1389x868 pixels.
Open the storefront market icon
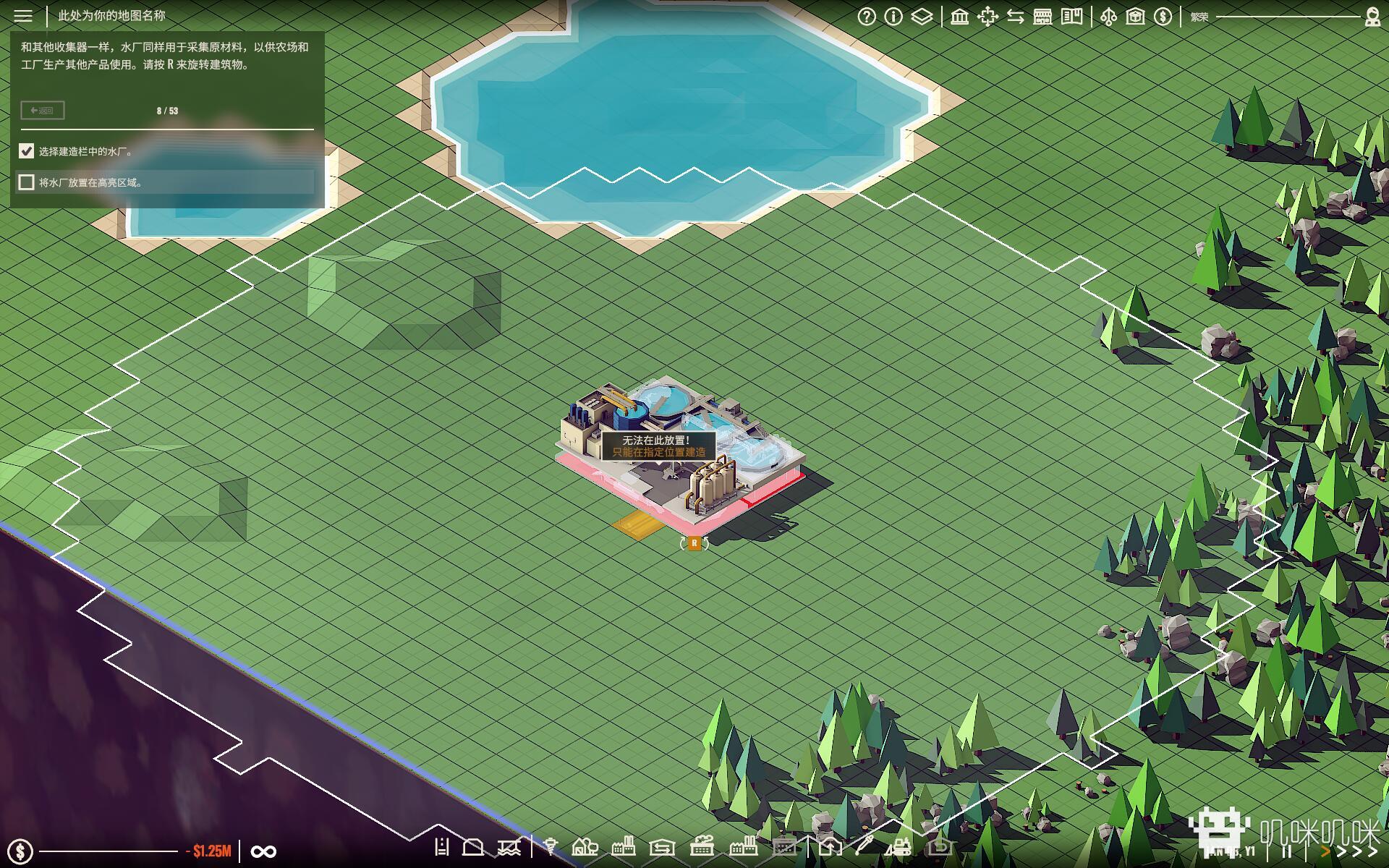tap(1042, 17)
